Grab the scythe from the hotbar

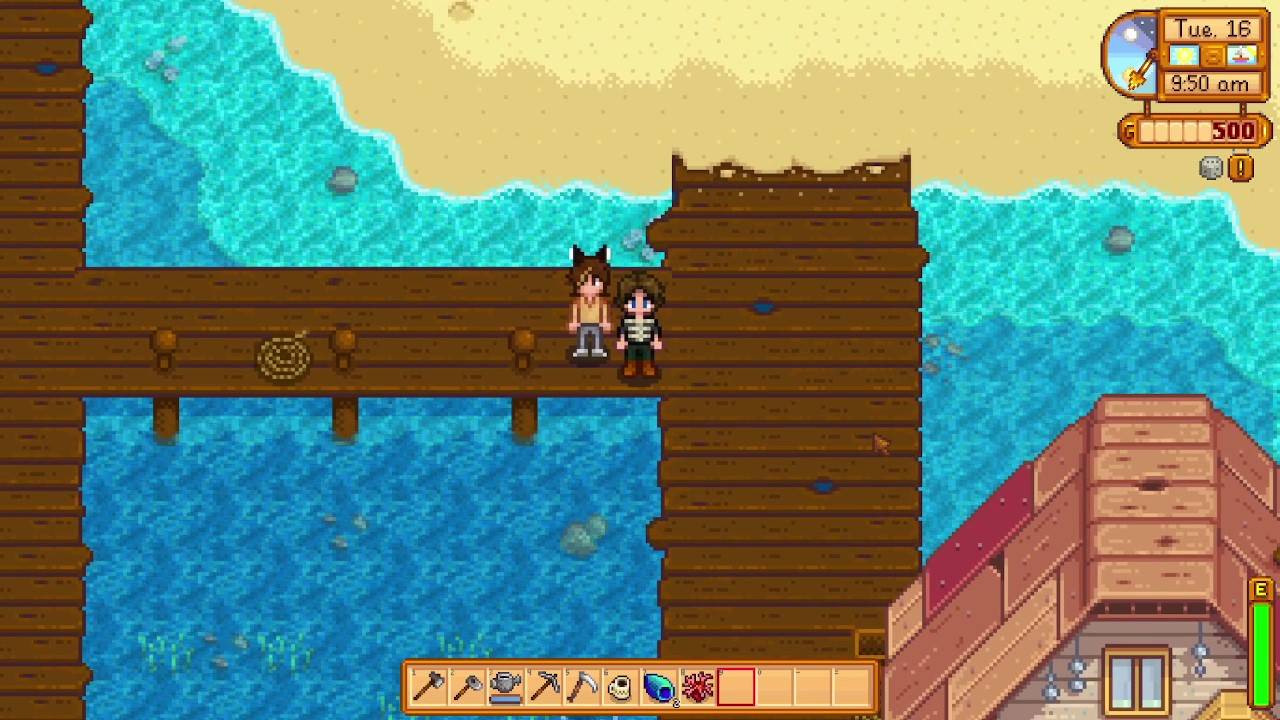click(x=582, y=686)
